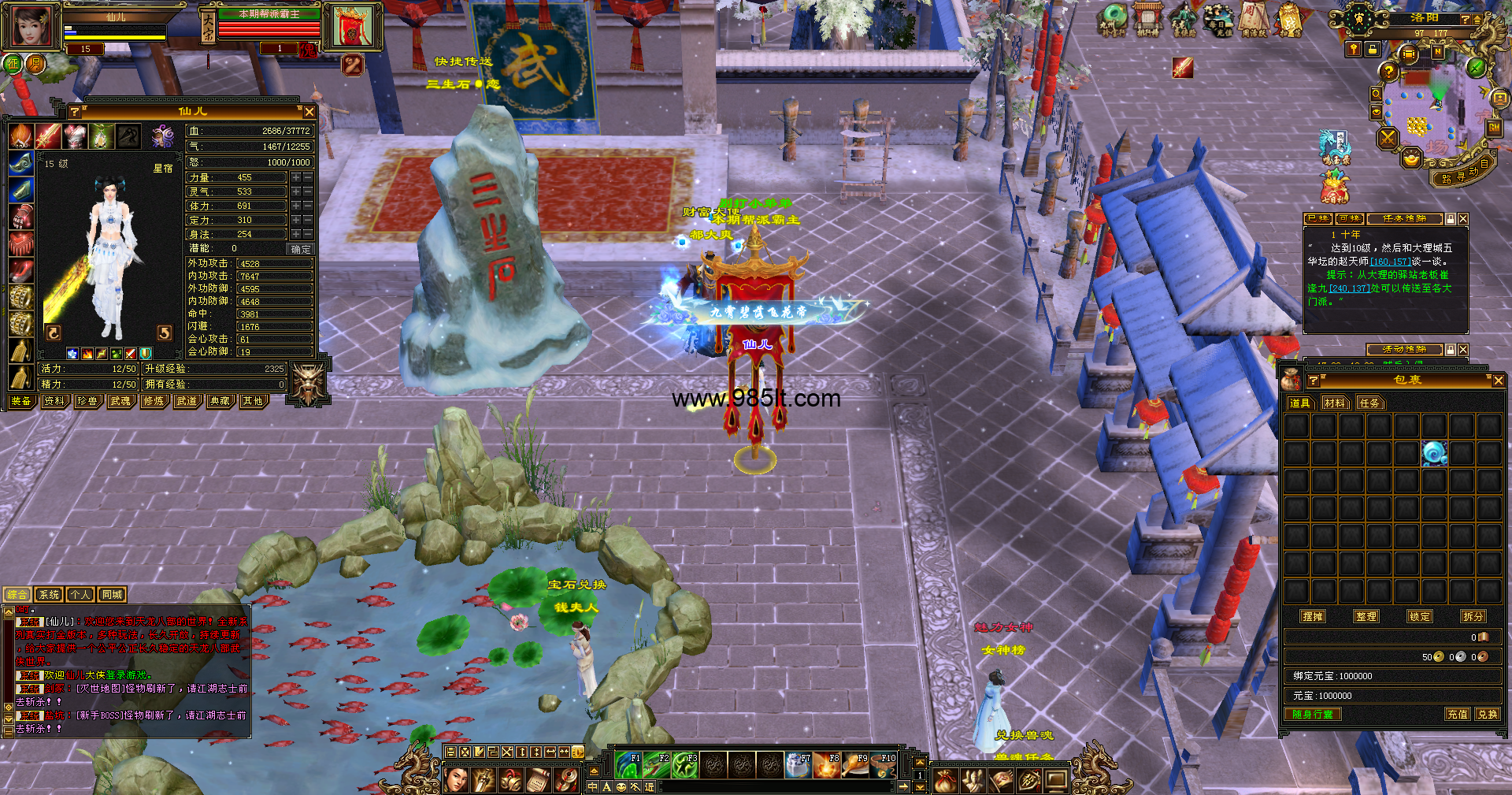
Task: Switch to the 材料 bag tab
Action: click(x=1335, y=403)
